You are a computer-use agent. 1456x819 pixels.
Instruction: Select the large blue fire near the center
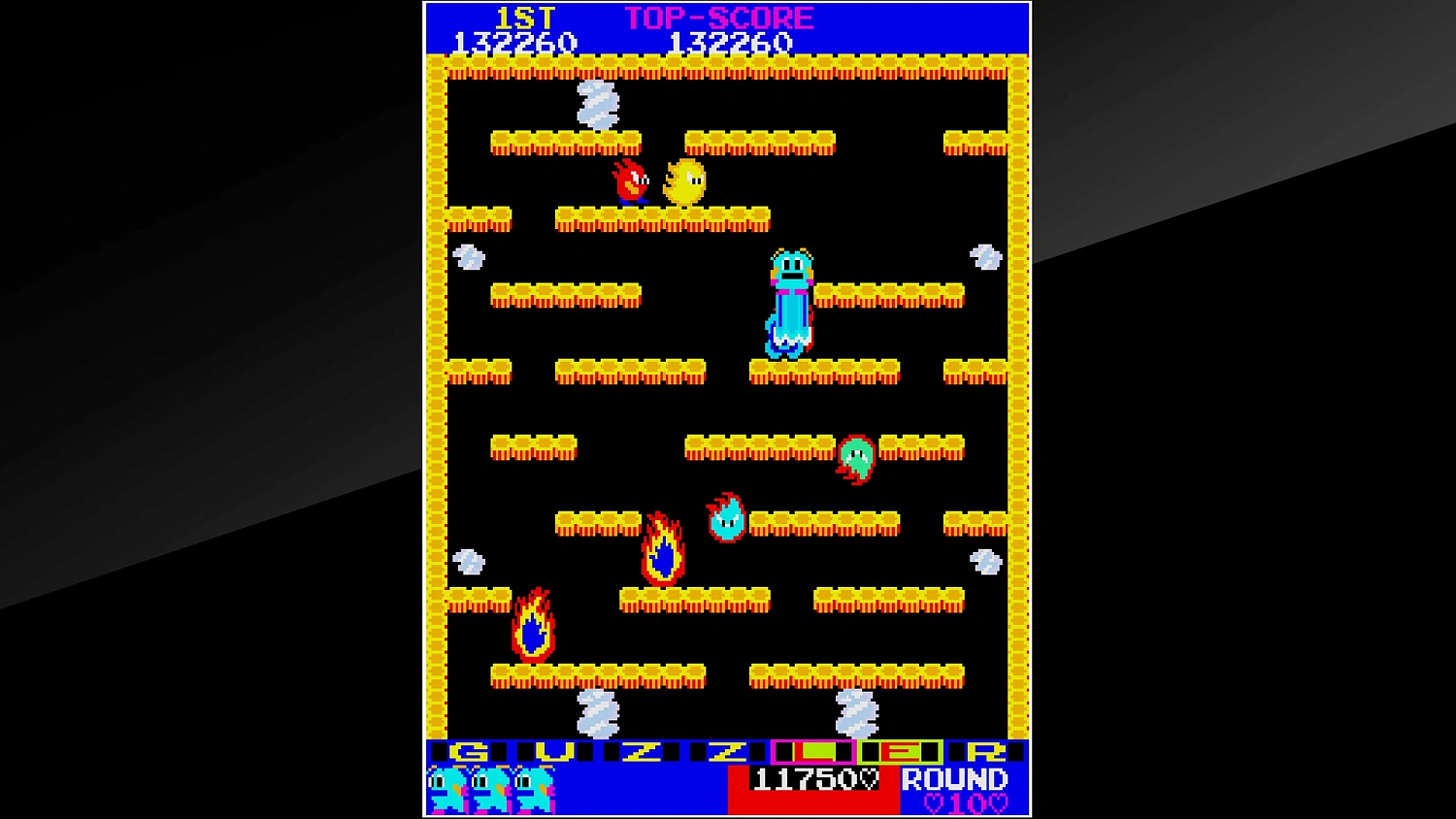click(661, 550)
